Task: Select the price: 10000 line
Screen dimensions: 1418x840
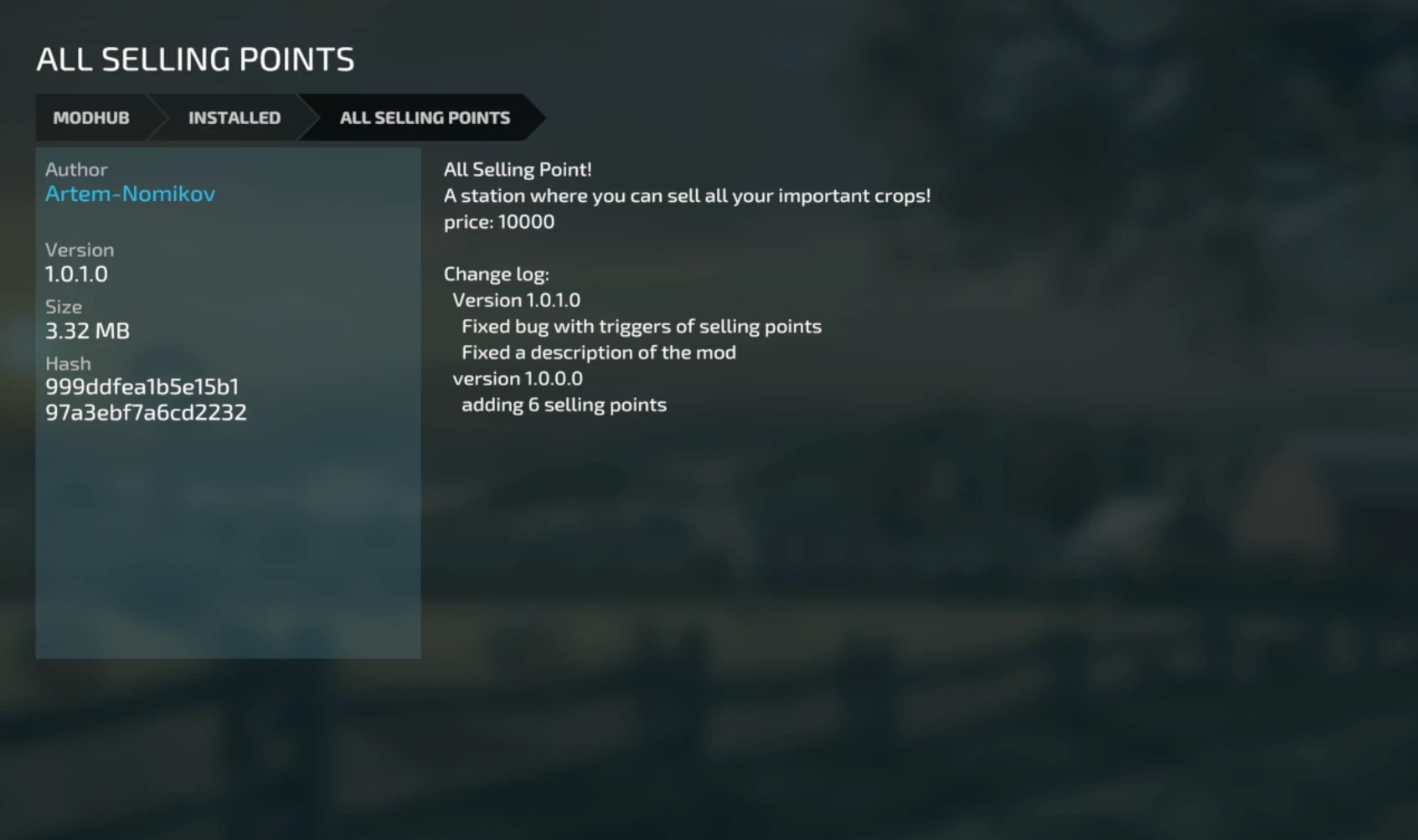Action: click(499, 221)
